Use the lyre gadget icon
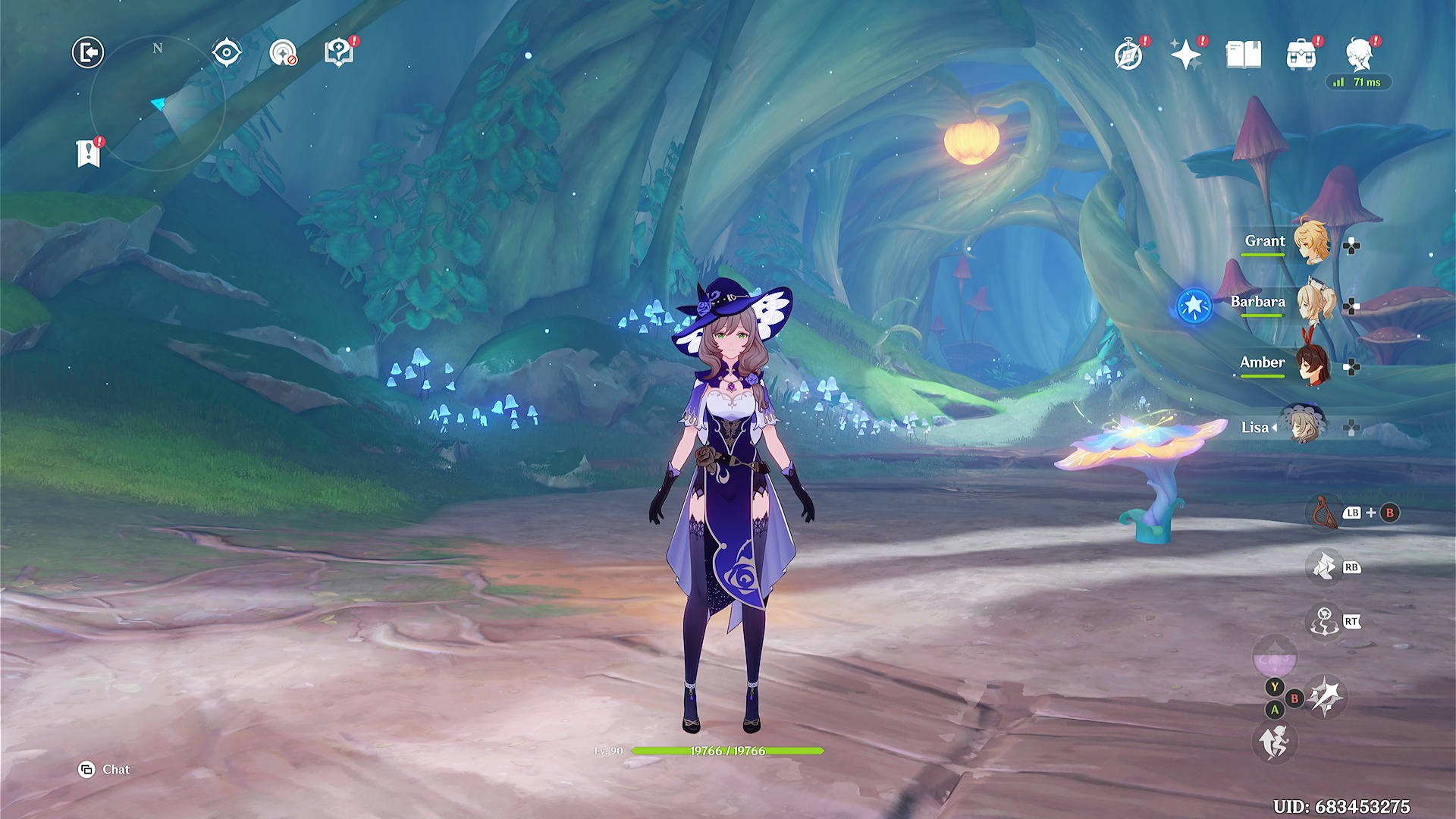The width and height of the screenshot is (1456, 819). [x=1323, y=513]
